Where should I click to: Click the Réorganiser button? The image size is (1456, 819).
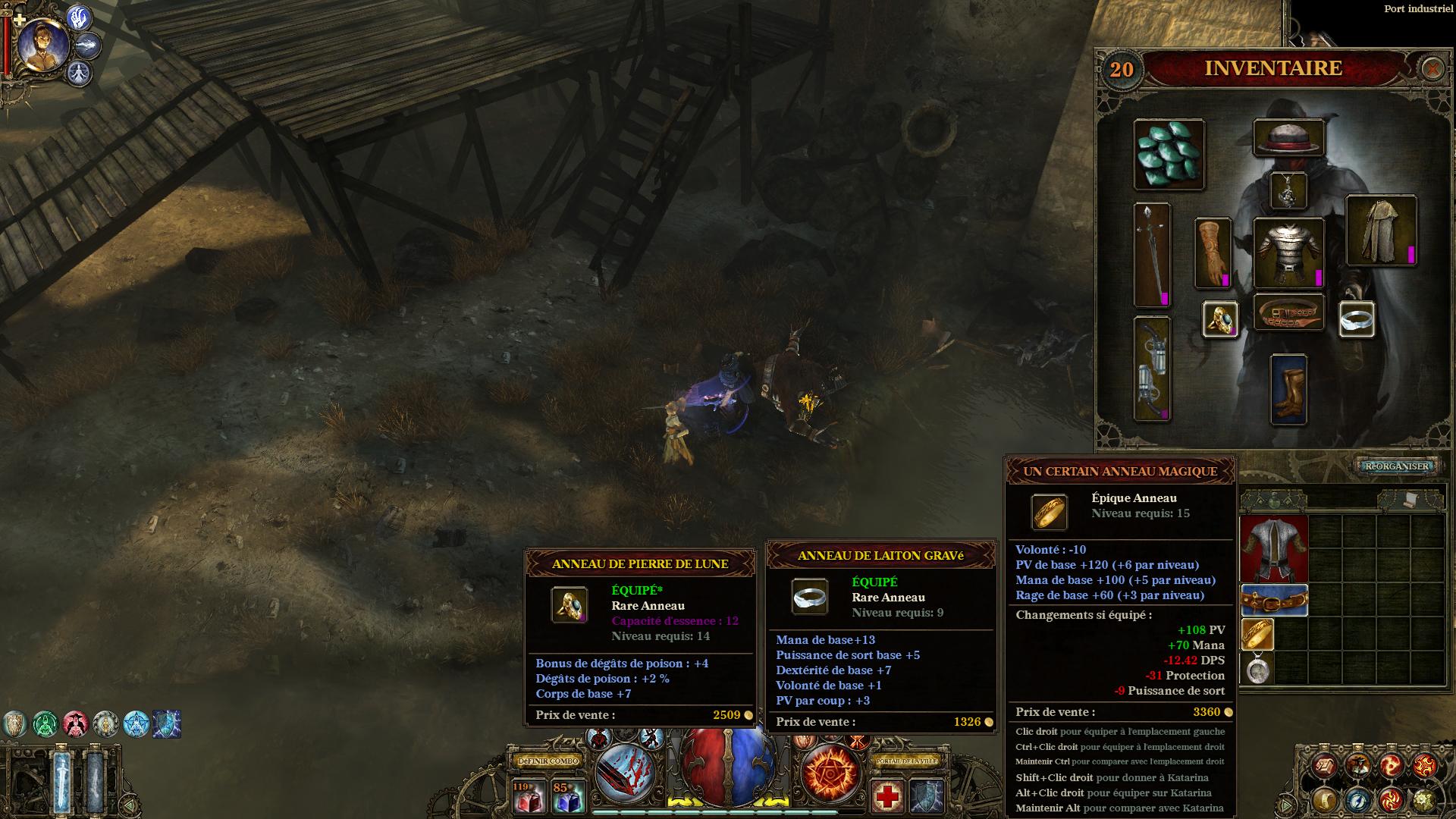(1396, 466)
